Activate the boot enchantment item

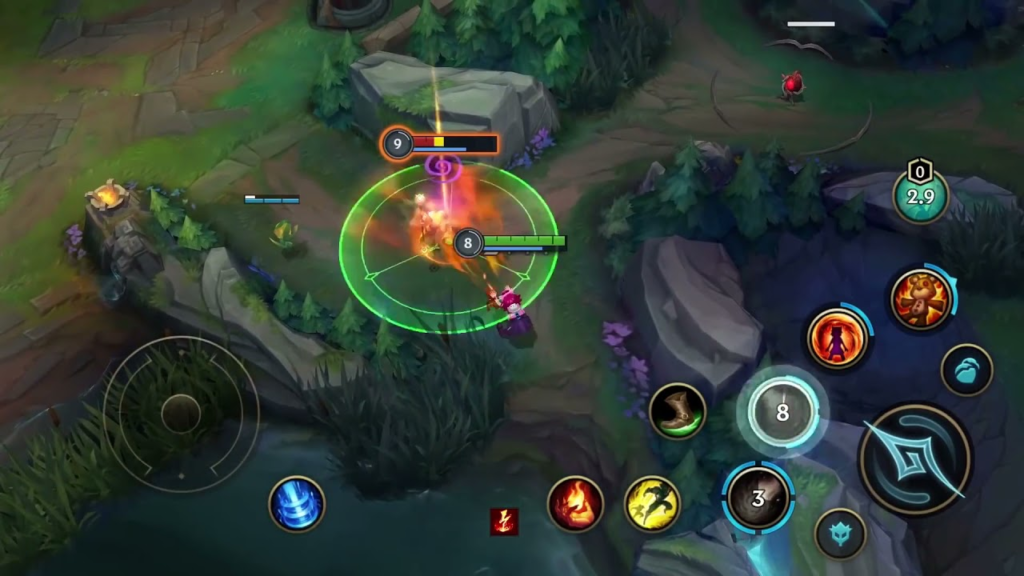tap(678, 411)
